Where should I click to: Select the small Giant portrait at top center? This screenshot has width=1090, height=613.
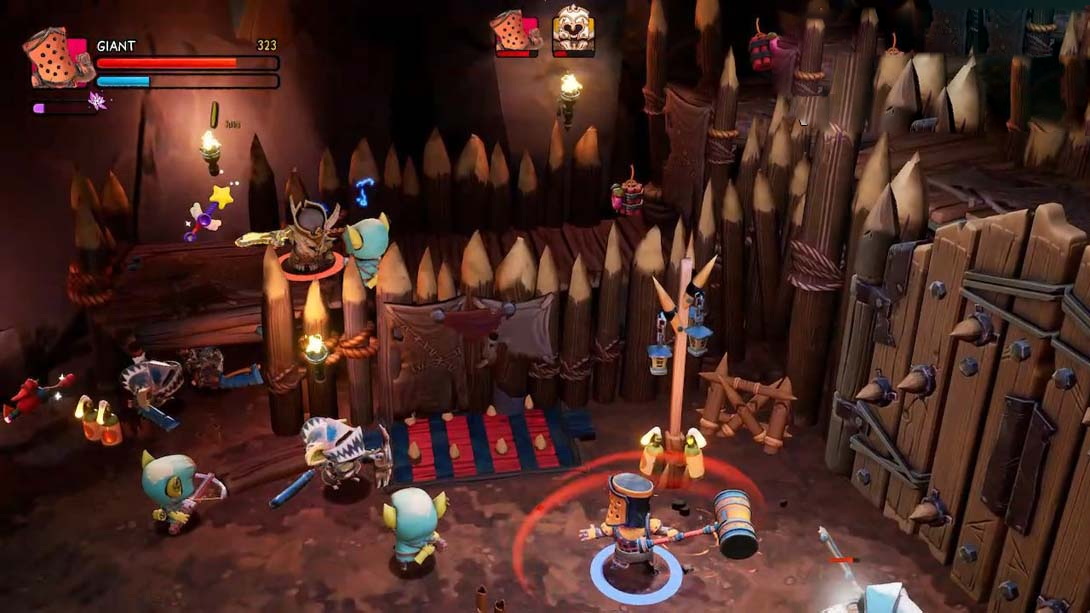(x=515, y=31)
